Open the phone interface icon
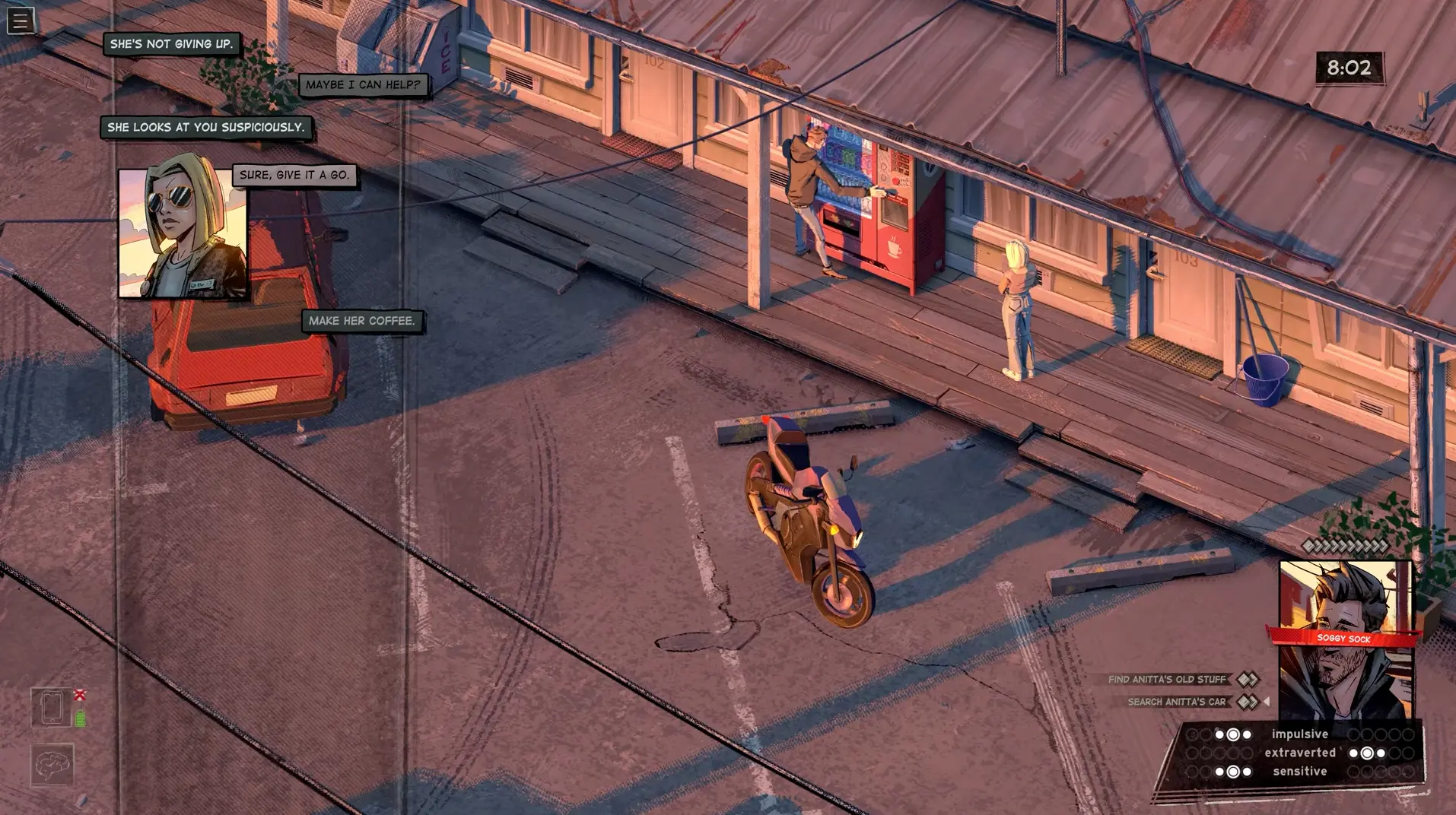This screenshot has height=815, width=1456. pyautogui.click(x=52, y=707)
